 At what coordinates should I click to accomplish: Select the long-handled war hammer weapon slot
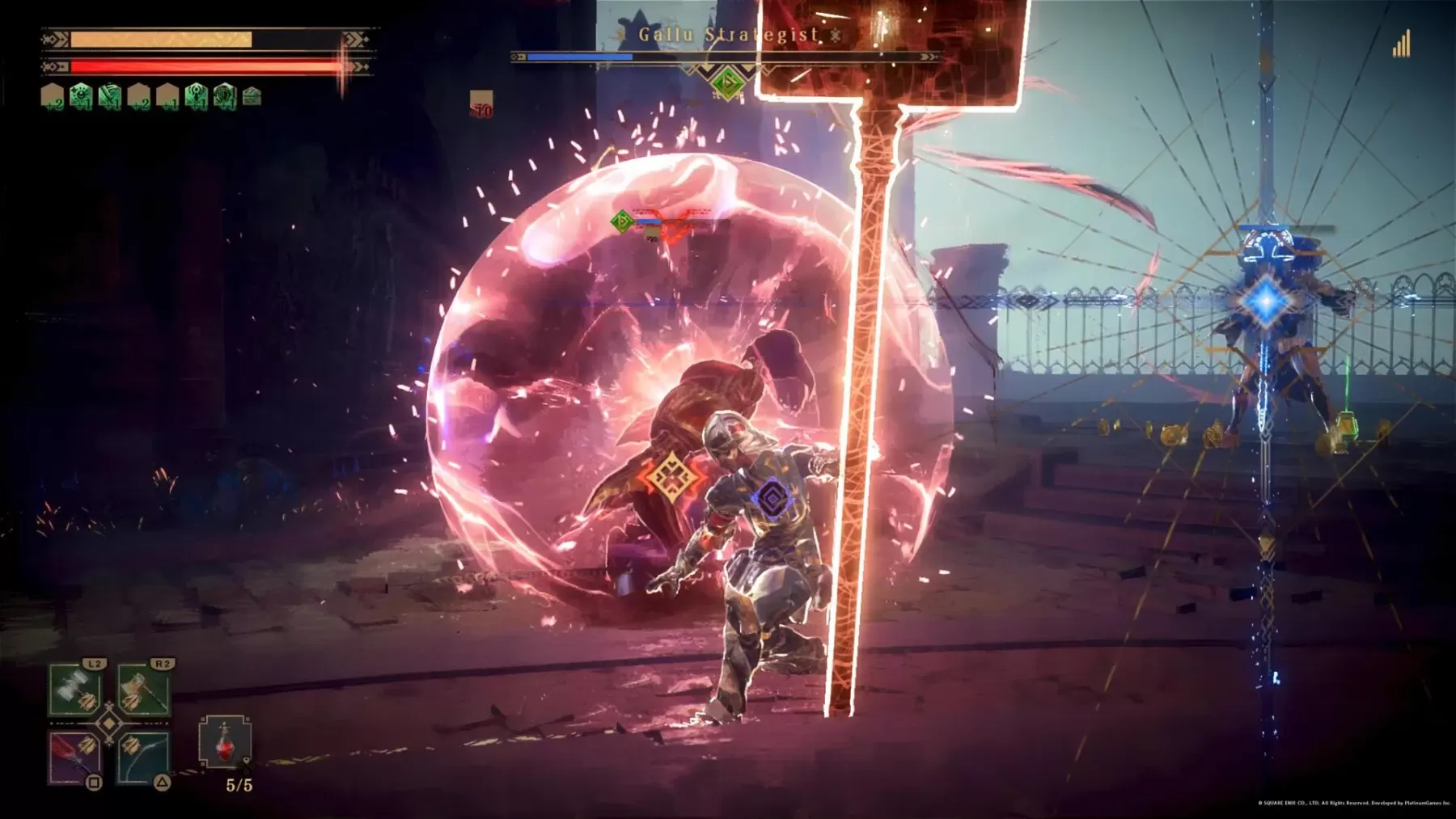(144, 690)
